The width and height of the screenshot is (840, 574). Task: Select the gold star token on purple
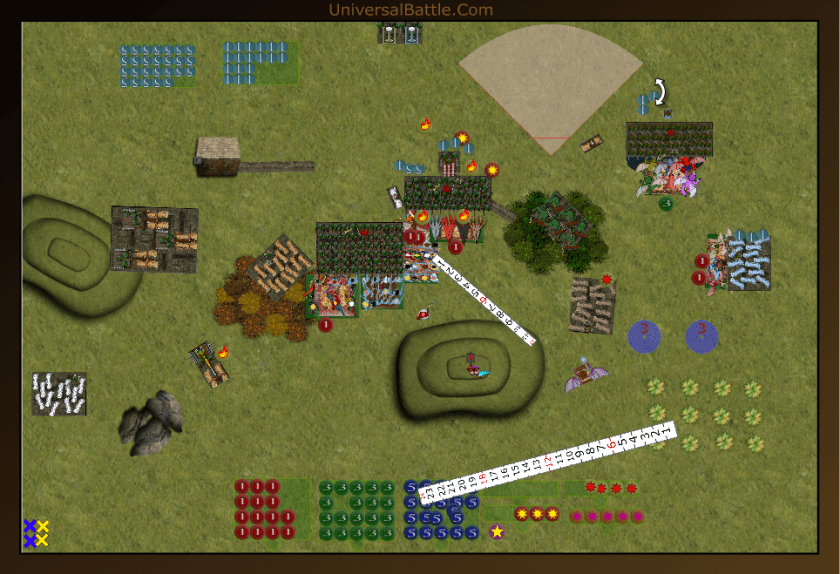497,531
